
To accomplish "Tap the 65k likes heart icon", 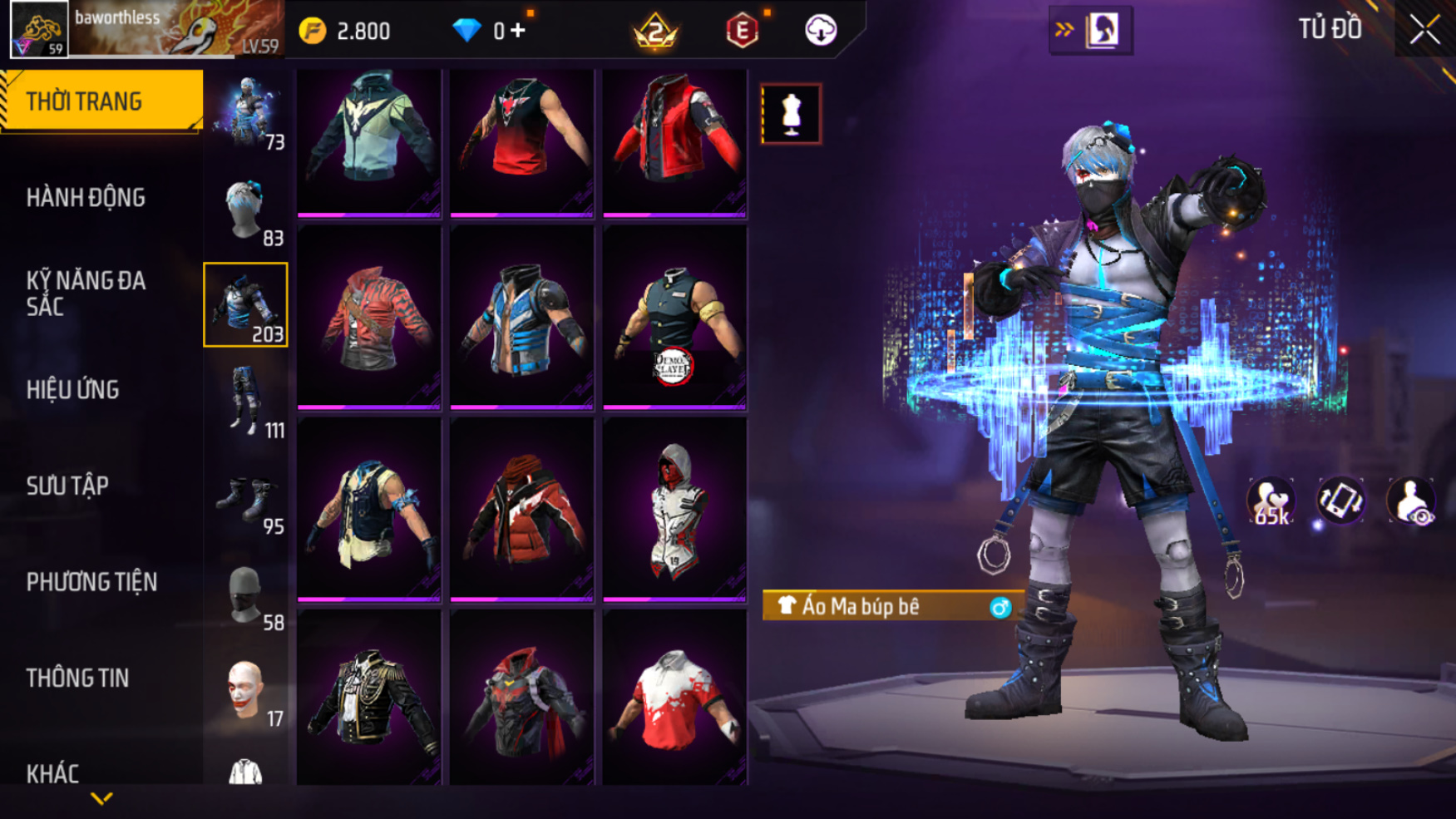I will tap(1271, 502).
